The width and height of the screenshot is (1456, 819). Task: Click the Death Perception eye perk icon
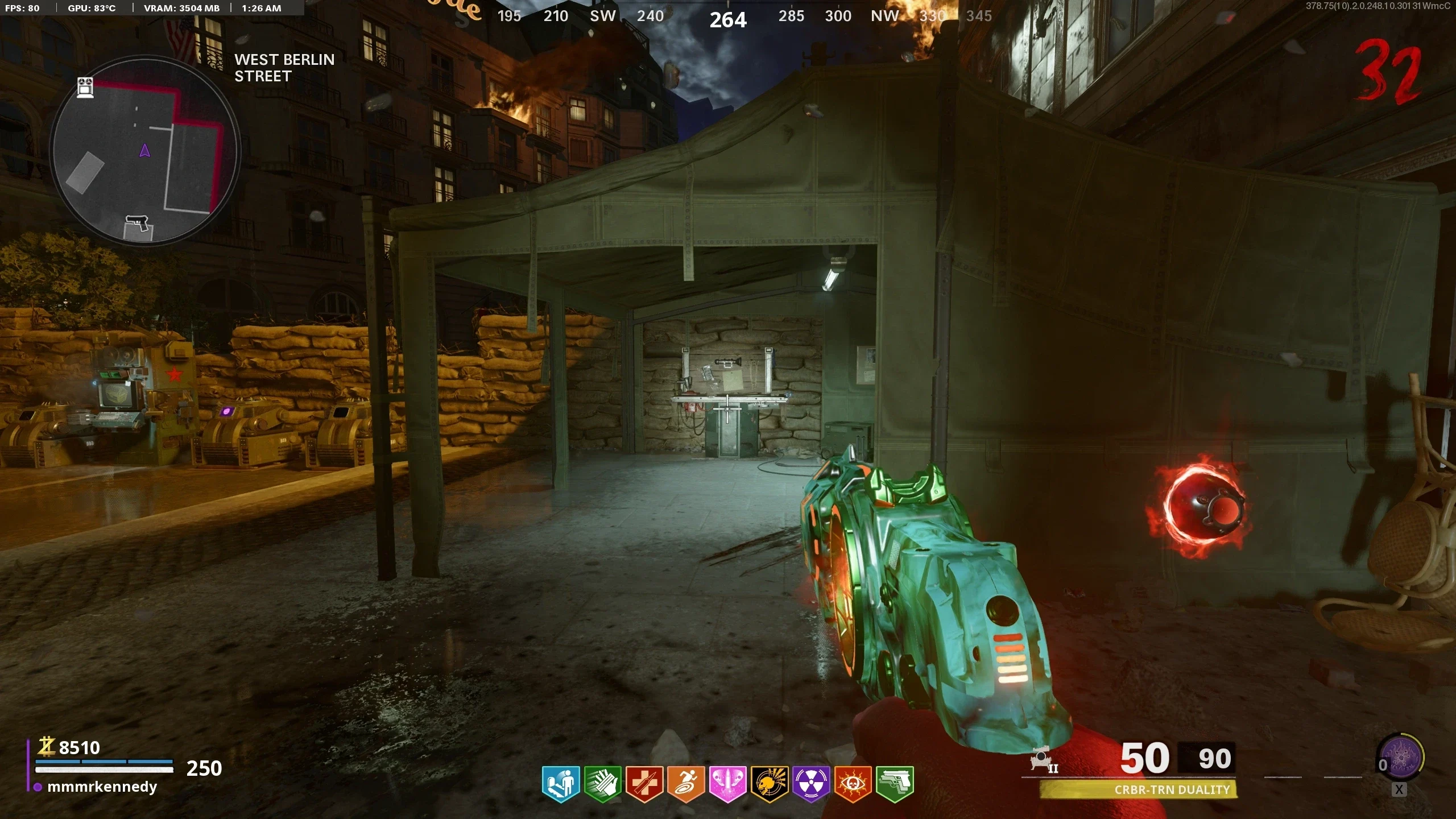pyautogui.click(x=853, y=784)
